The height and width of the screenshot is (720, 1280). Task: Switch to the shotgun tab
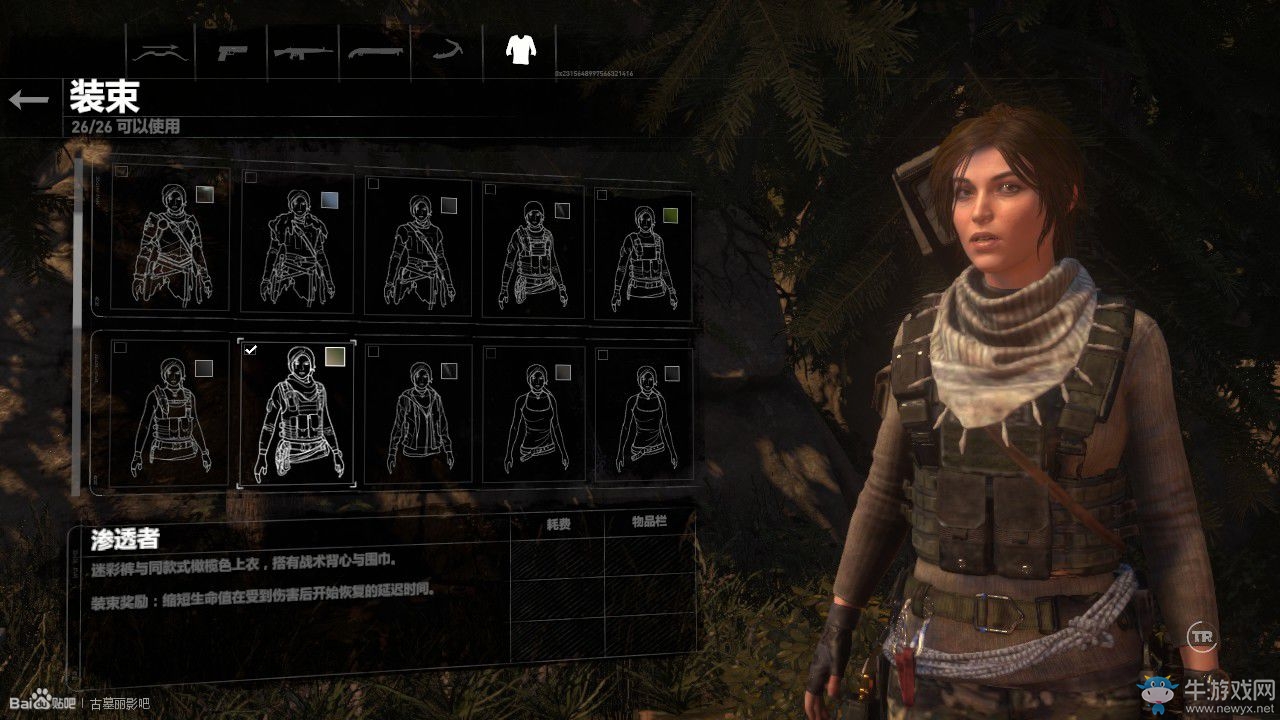click(376, 50)
